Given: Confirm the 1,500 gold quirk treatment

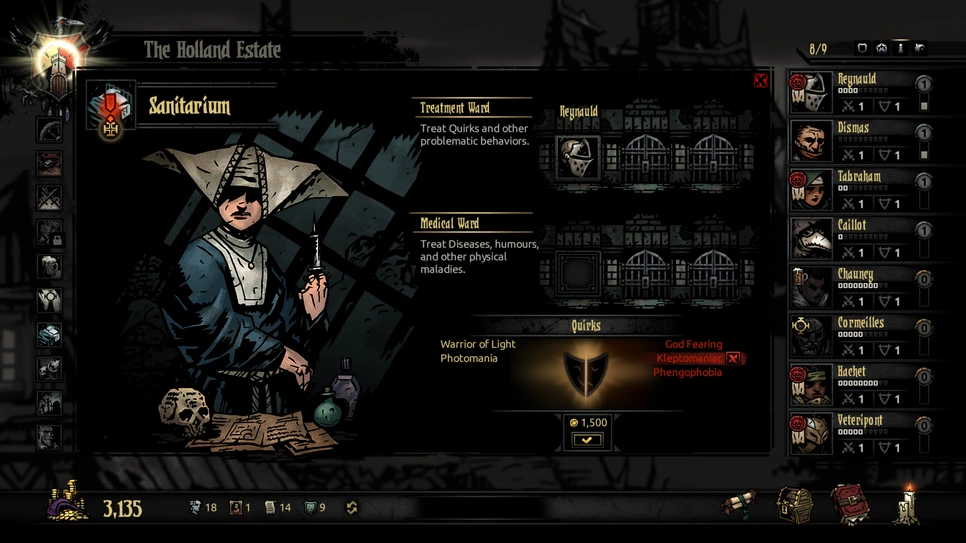Looking at the screenshot, I should point(587,440).
